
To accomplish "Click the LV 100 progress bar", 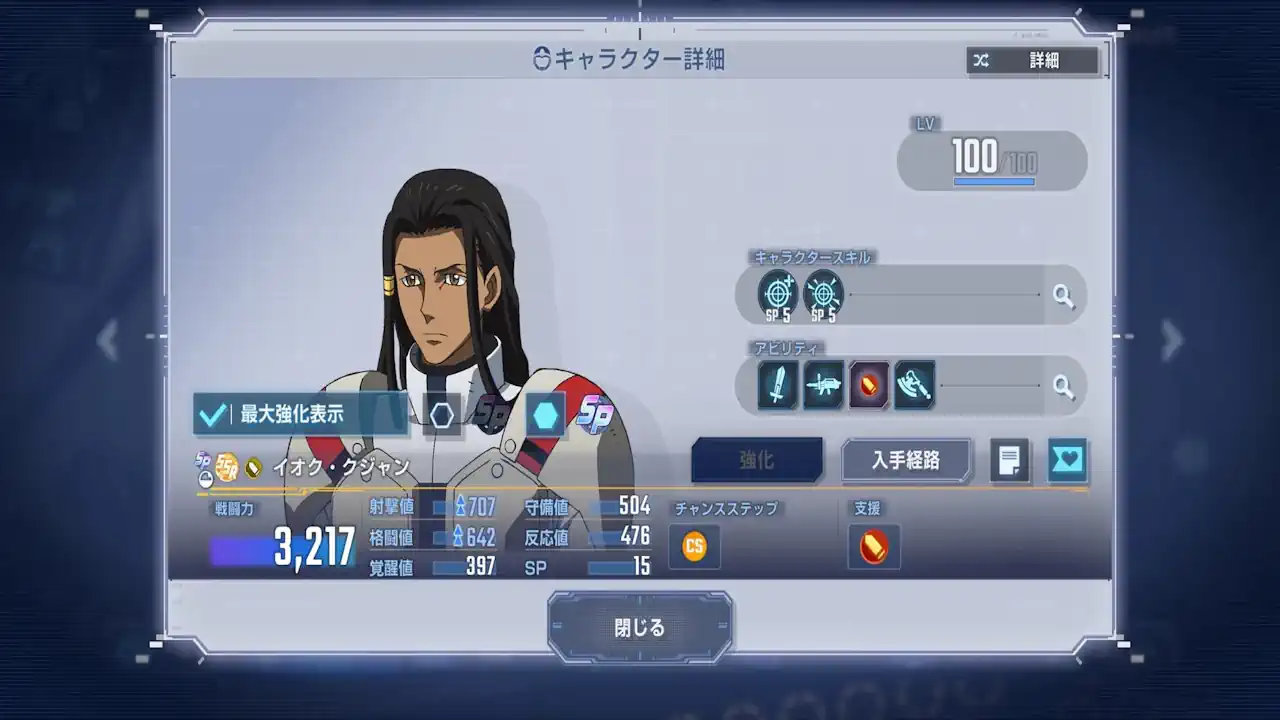I will [990, 159].
